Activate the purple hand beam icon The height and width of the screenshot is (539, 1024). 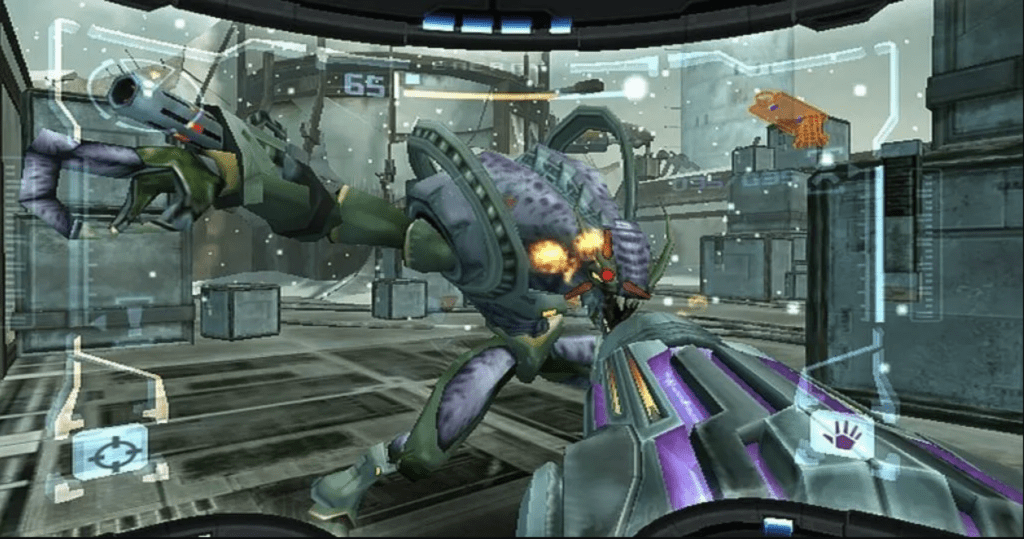[841, 436]
